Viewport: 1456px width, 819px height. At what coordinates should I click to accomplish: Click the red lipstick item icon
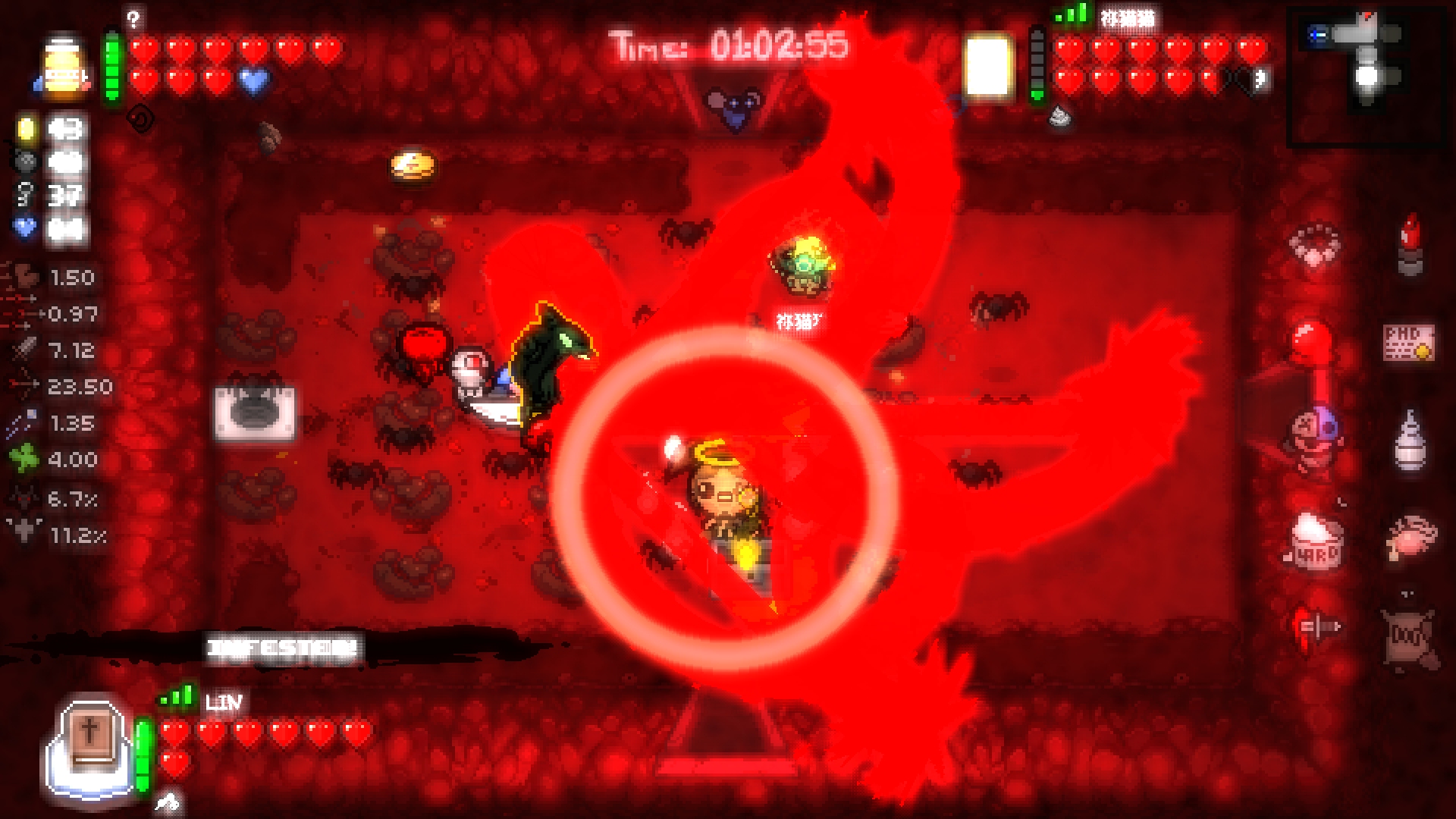pos(1410,243)
